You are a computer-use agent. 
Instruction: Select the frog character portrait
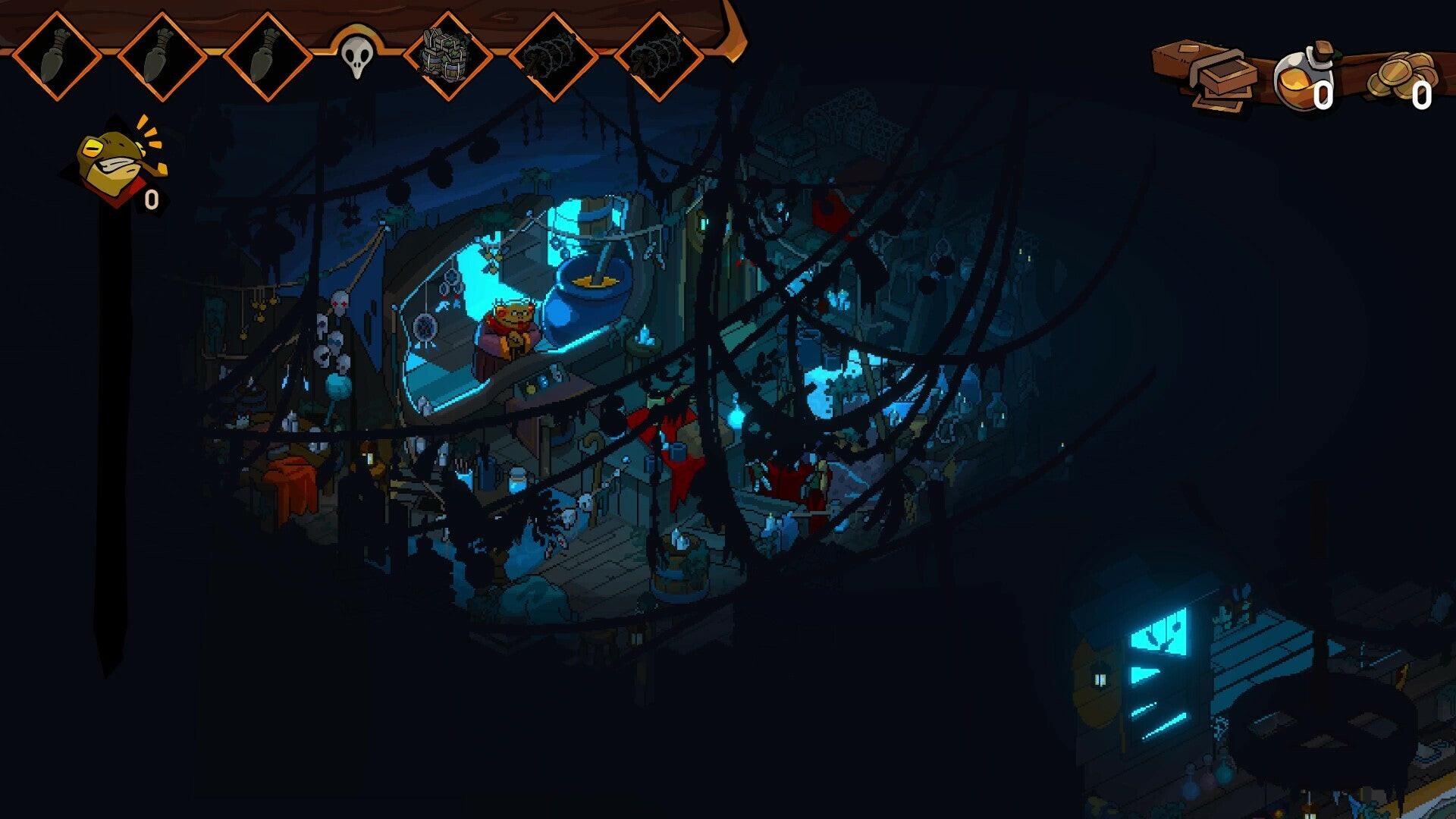click(x=110, y=155)
